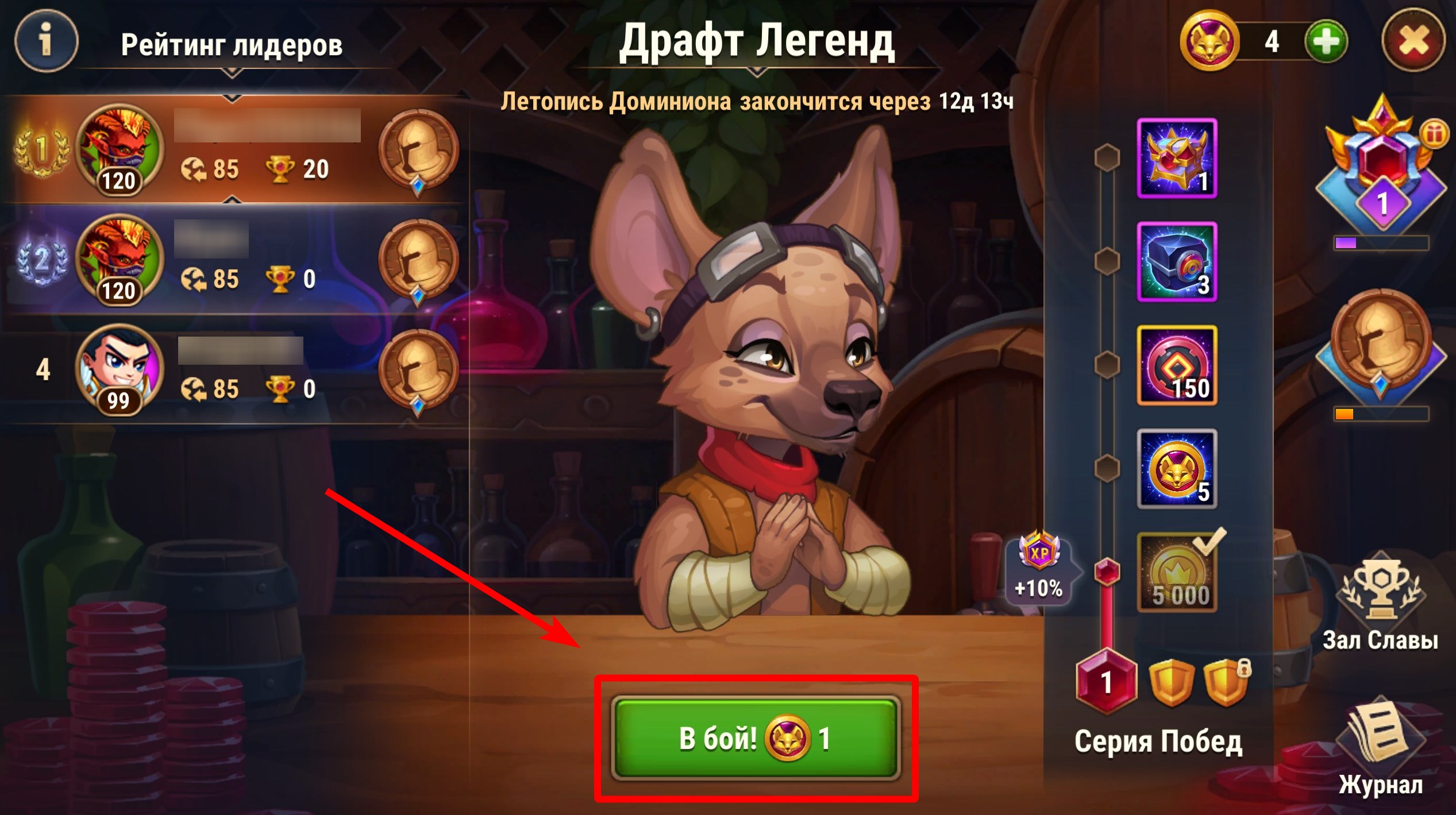Start battle with the green В бой! button
This screenshot has height=815, width=1456.
pos(755,738)
